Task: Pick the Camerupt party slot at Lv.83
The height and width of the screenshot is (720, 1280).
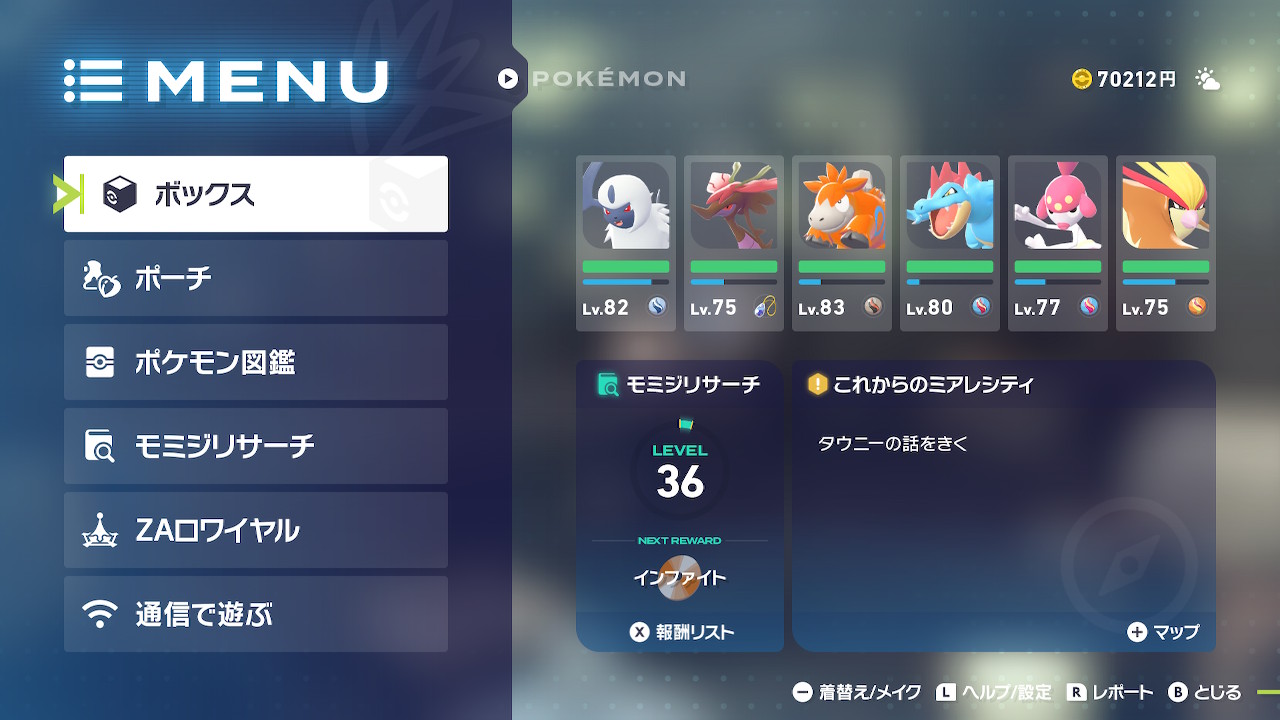Action: pyautogui.click(x=842, y=243)
